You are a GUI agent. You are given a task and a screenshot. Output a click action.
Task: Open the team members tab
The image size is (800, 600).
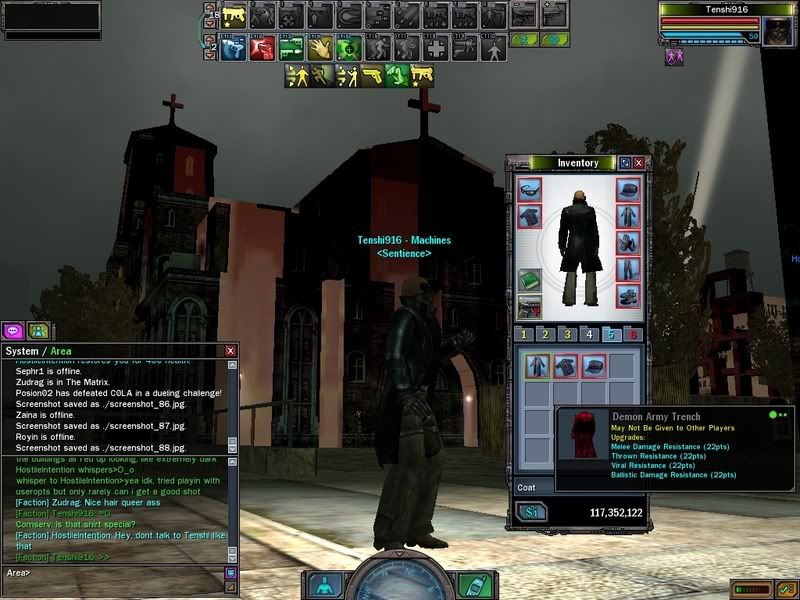point(38,330)
